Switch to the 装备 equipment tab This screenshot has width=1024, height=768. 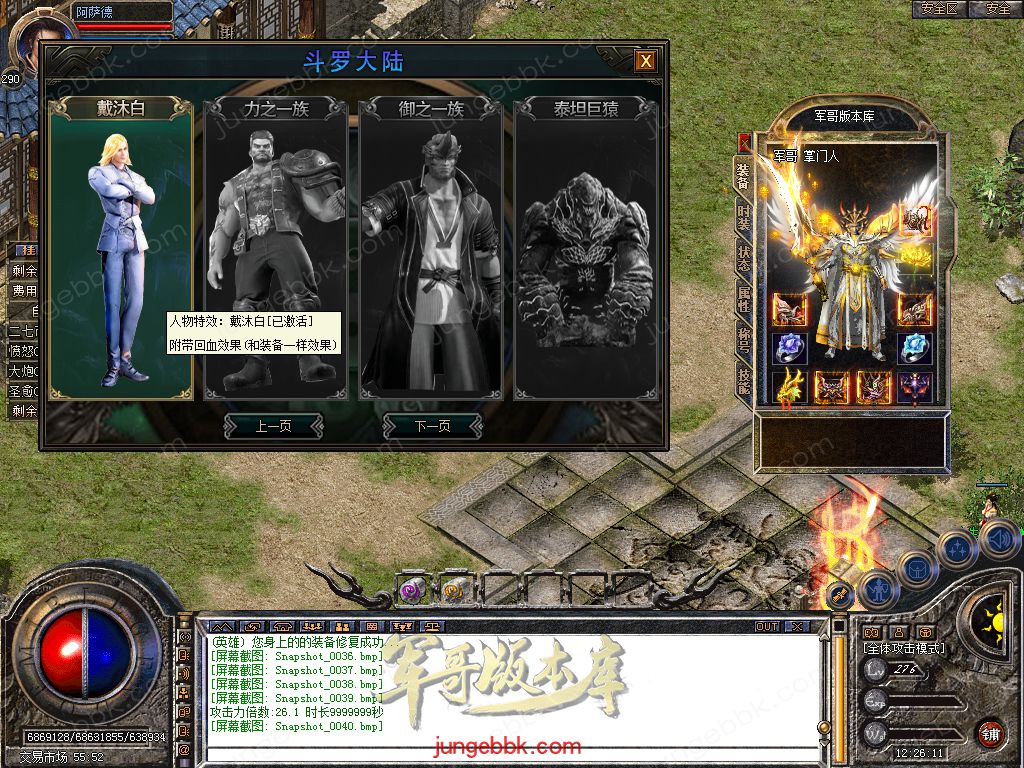click(x=743, y=176)
